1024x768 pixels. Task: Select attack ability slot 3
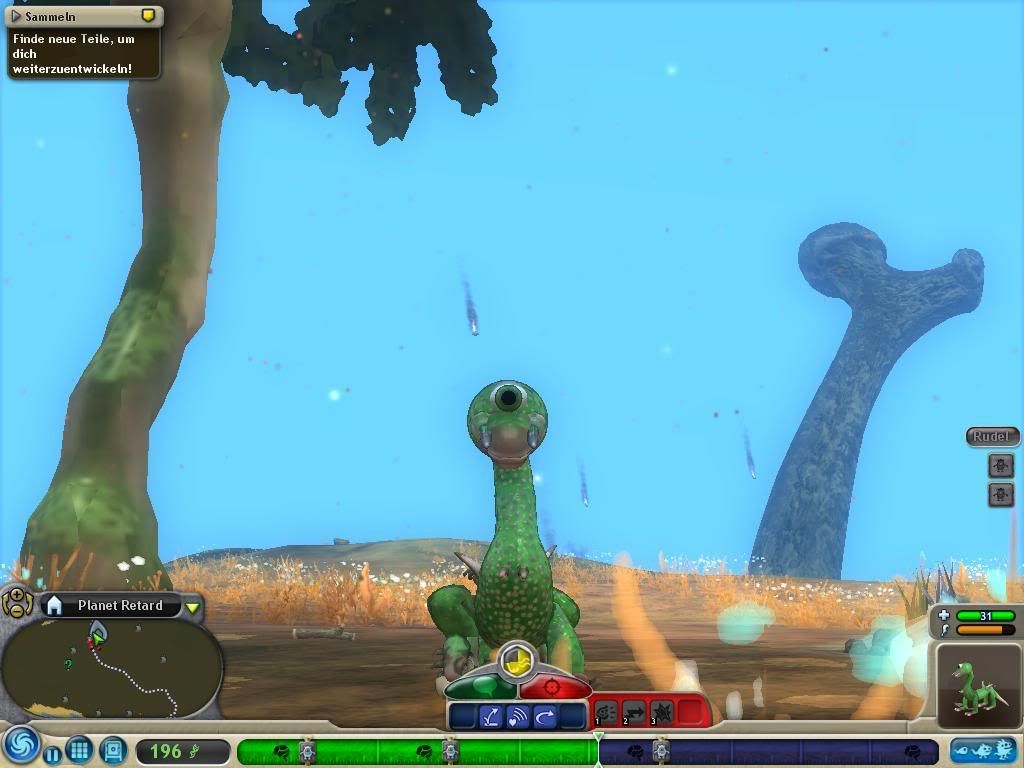661,712
